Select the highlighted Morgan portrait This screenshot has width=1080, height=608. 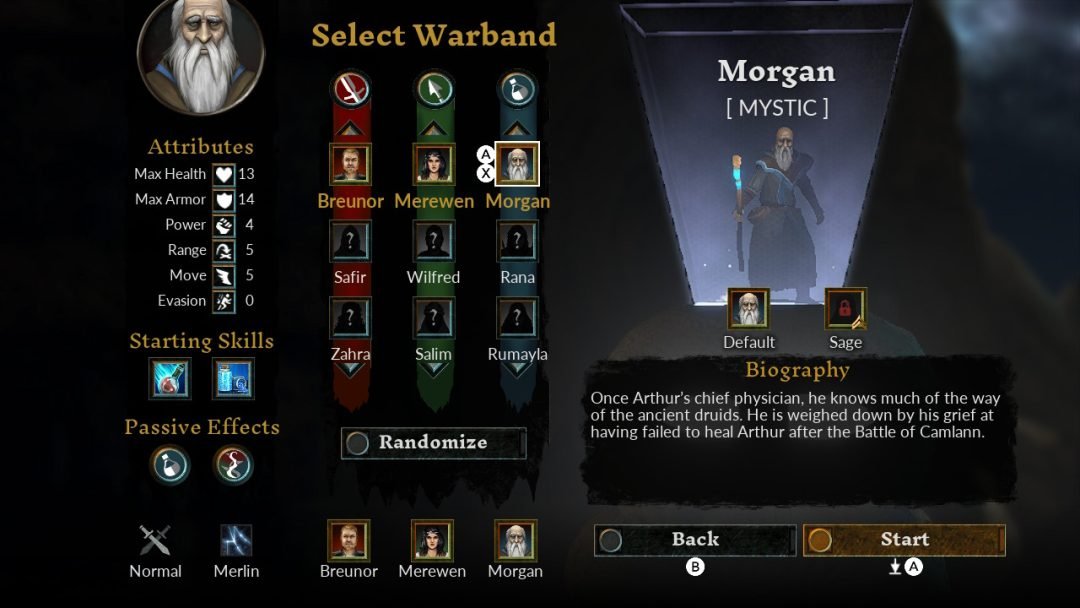(517, 164)
